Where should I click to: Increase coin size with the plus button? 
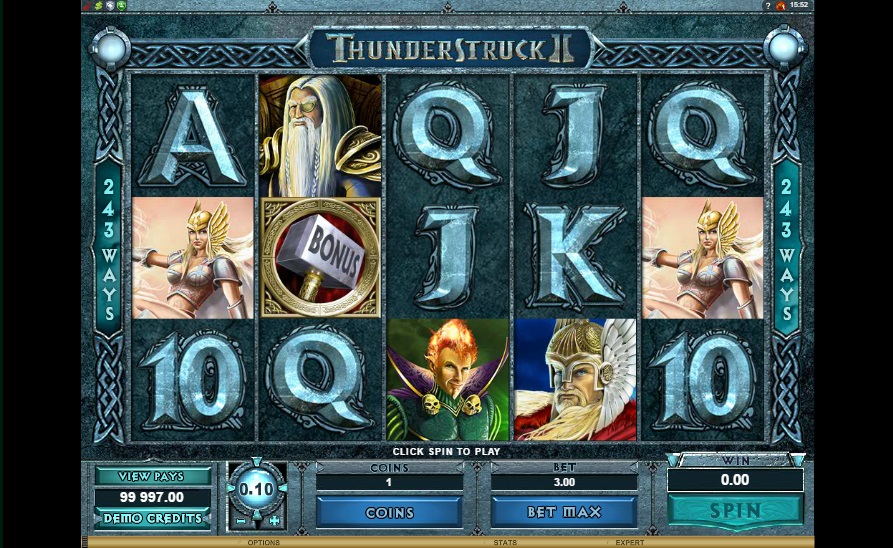(275, 520)
